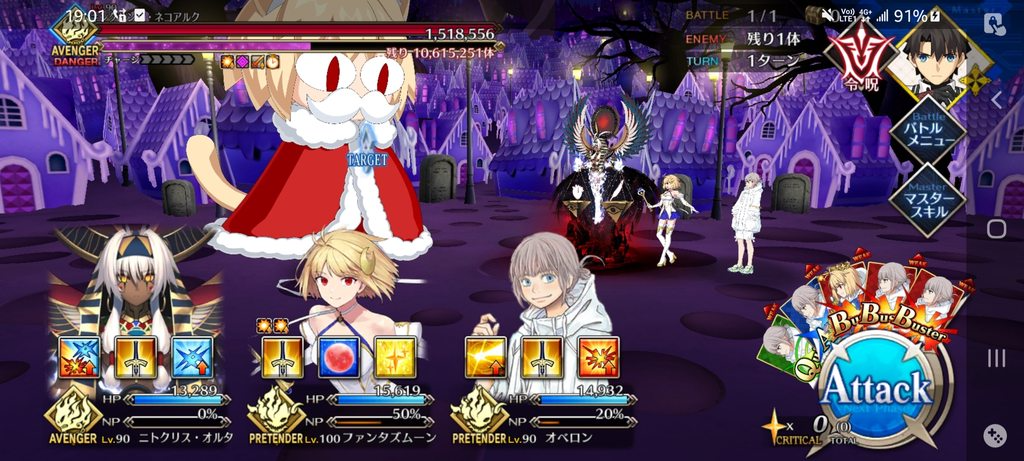Activate Nitocris Alter's blue star arrow skill

click(x=192, y=357)
